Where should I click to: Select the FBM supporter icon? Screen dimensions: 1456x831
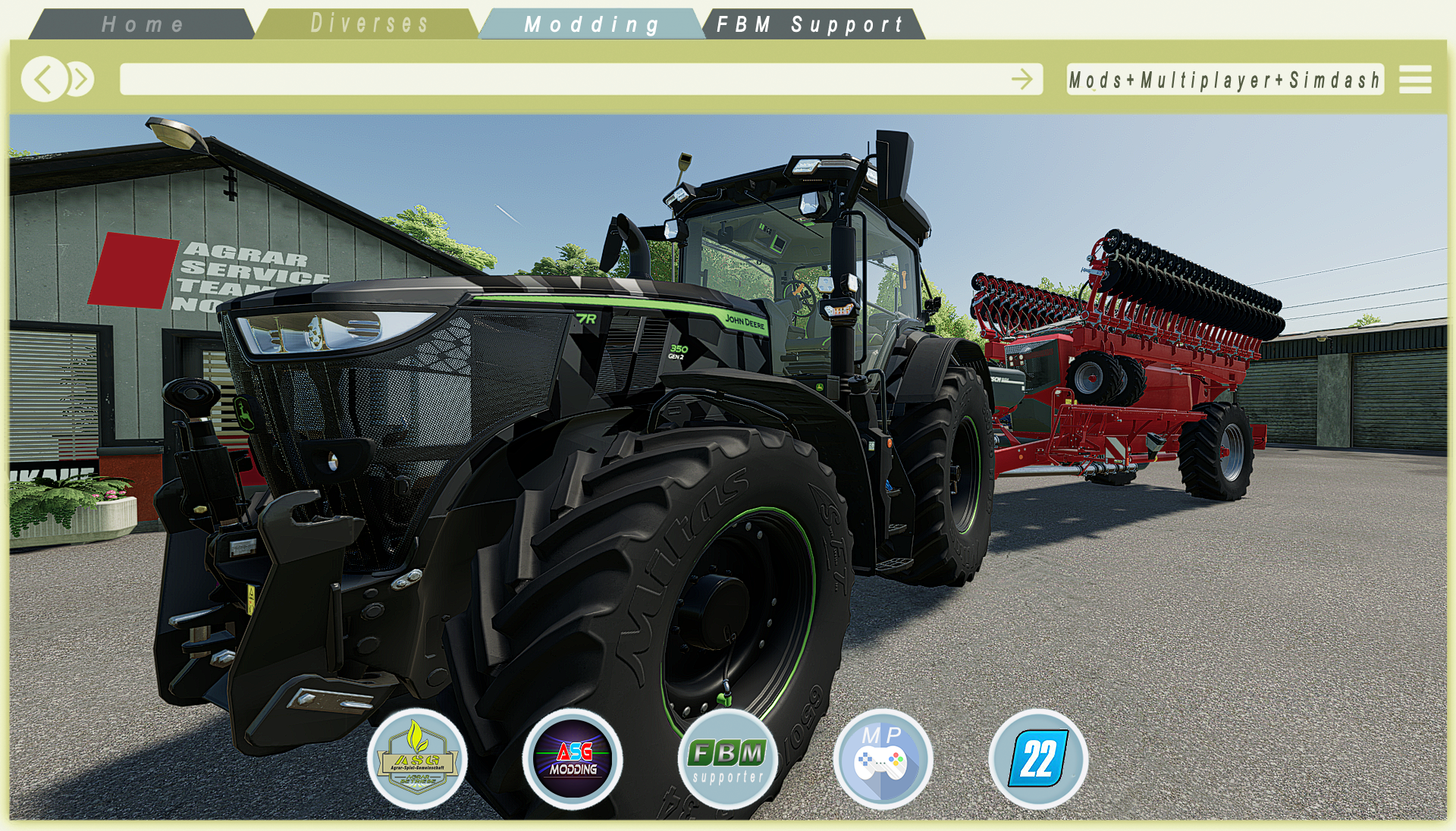pyautogui.click(x=727, y=759)
